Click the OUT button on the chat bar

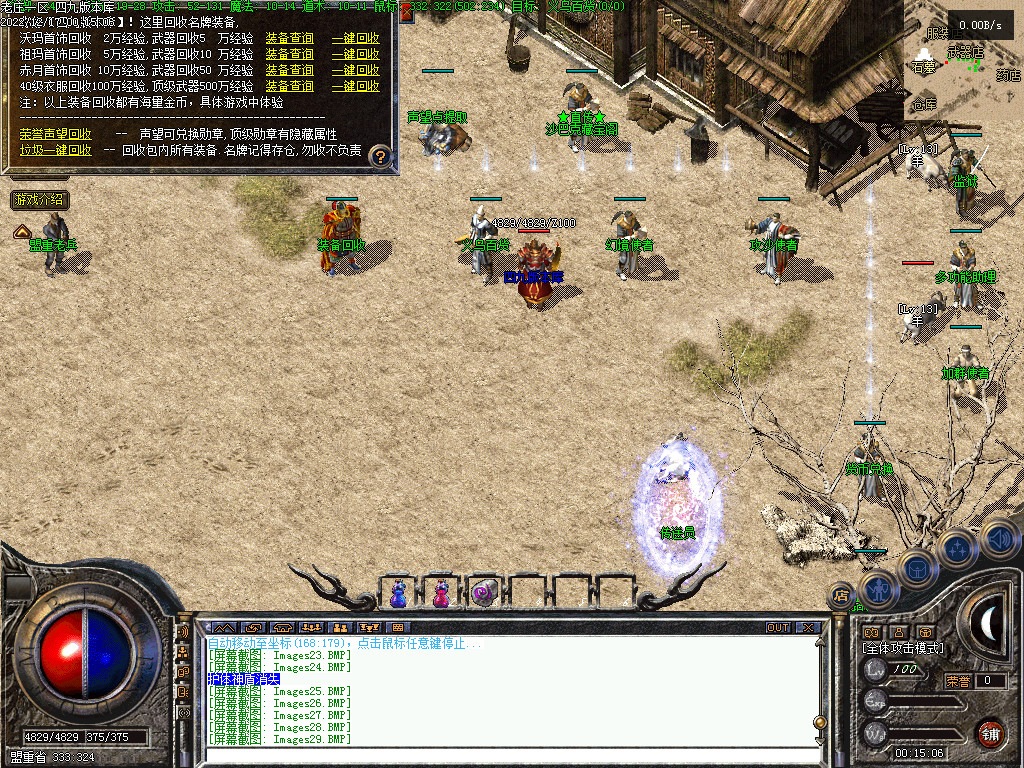tap(778, 627)
